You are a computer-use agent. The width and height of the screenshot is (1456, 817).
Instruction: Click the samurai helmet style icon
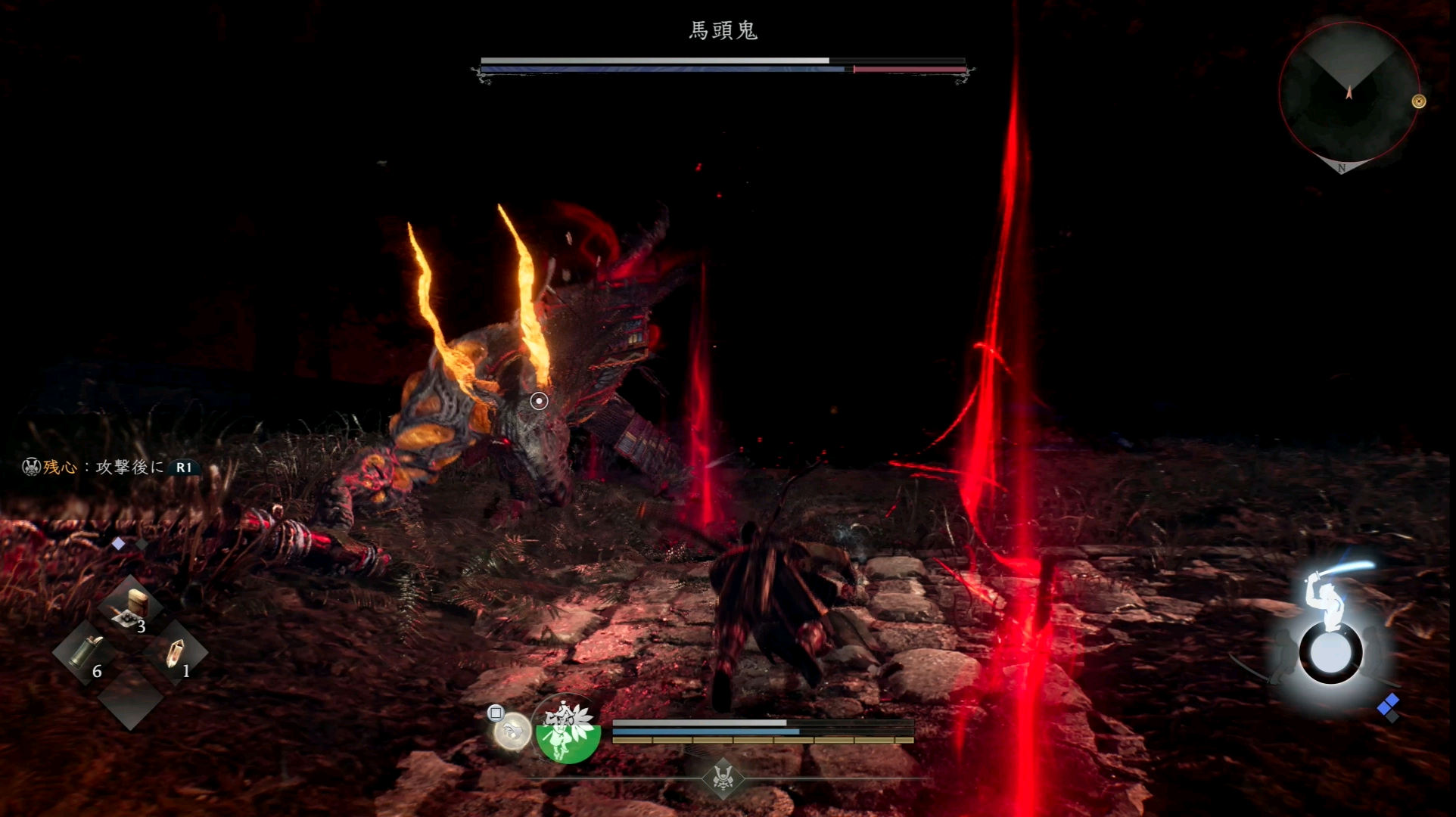pyautogui.click(x=723, y=777)
